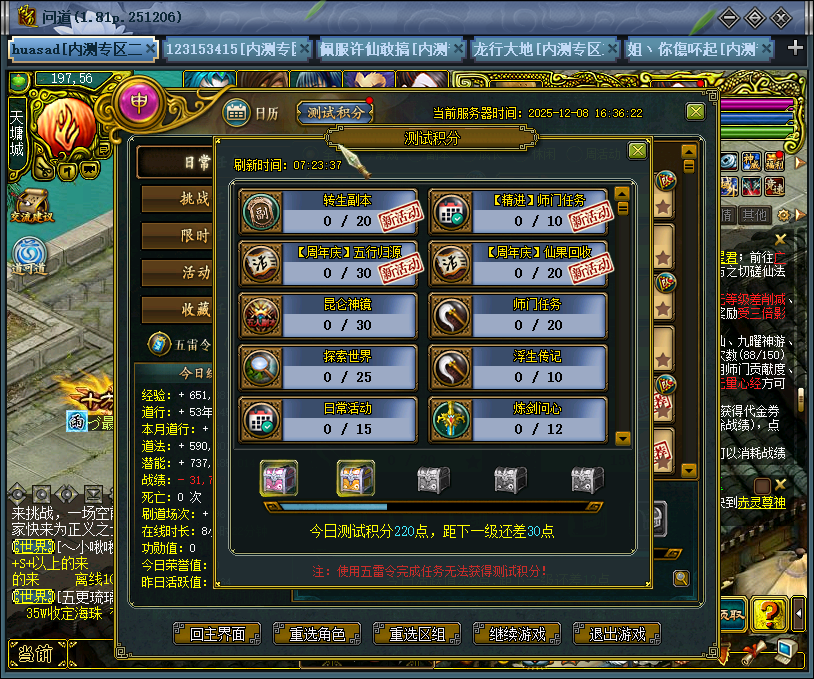Open the 炼剑问心 activity entry
The width and height of the screenshot is (814, 679).
[x=518, y=419]
